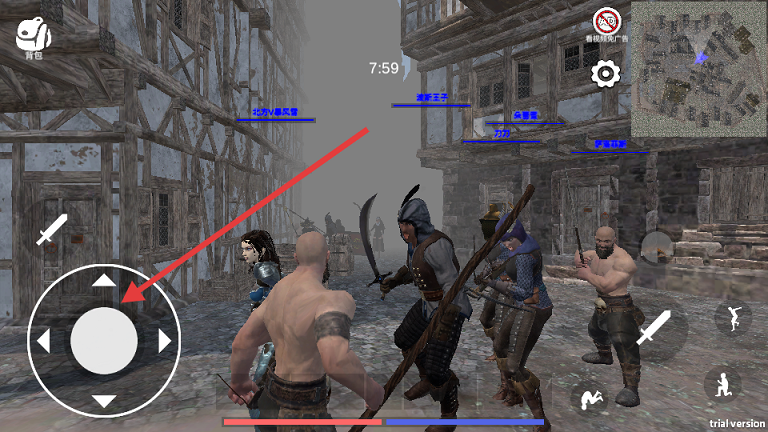Attack with the large sword button
Viewport: 768px width, 432px height.
655,327
